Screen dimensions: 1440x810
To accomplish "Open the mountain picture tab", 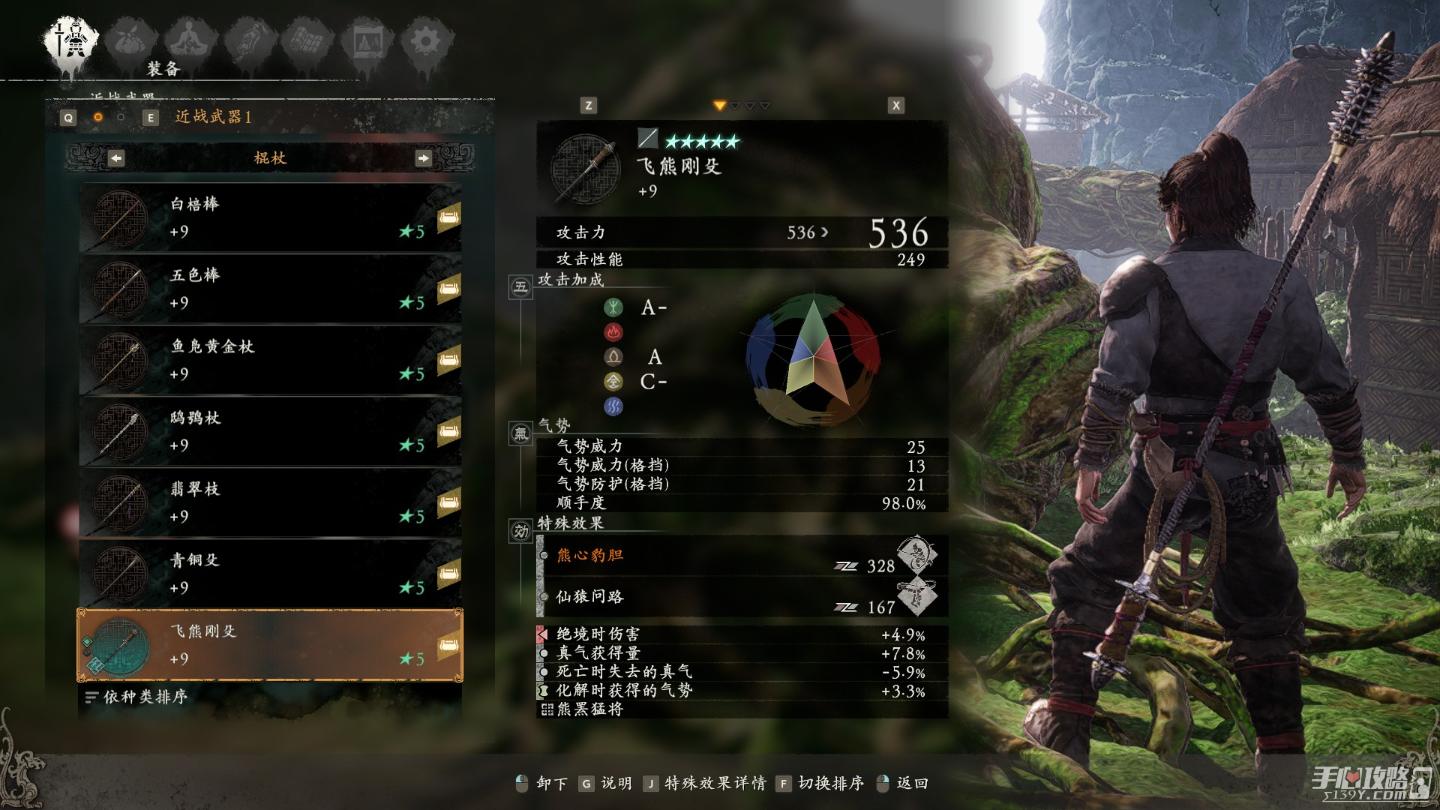I will [x=367, y=42].
